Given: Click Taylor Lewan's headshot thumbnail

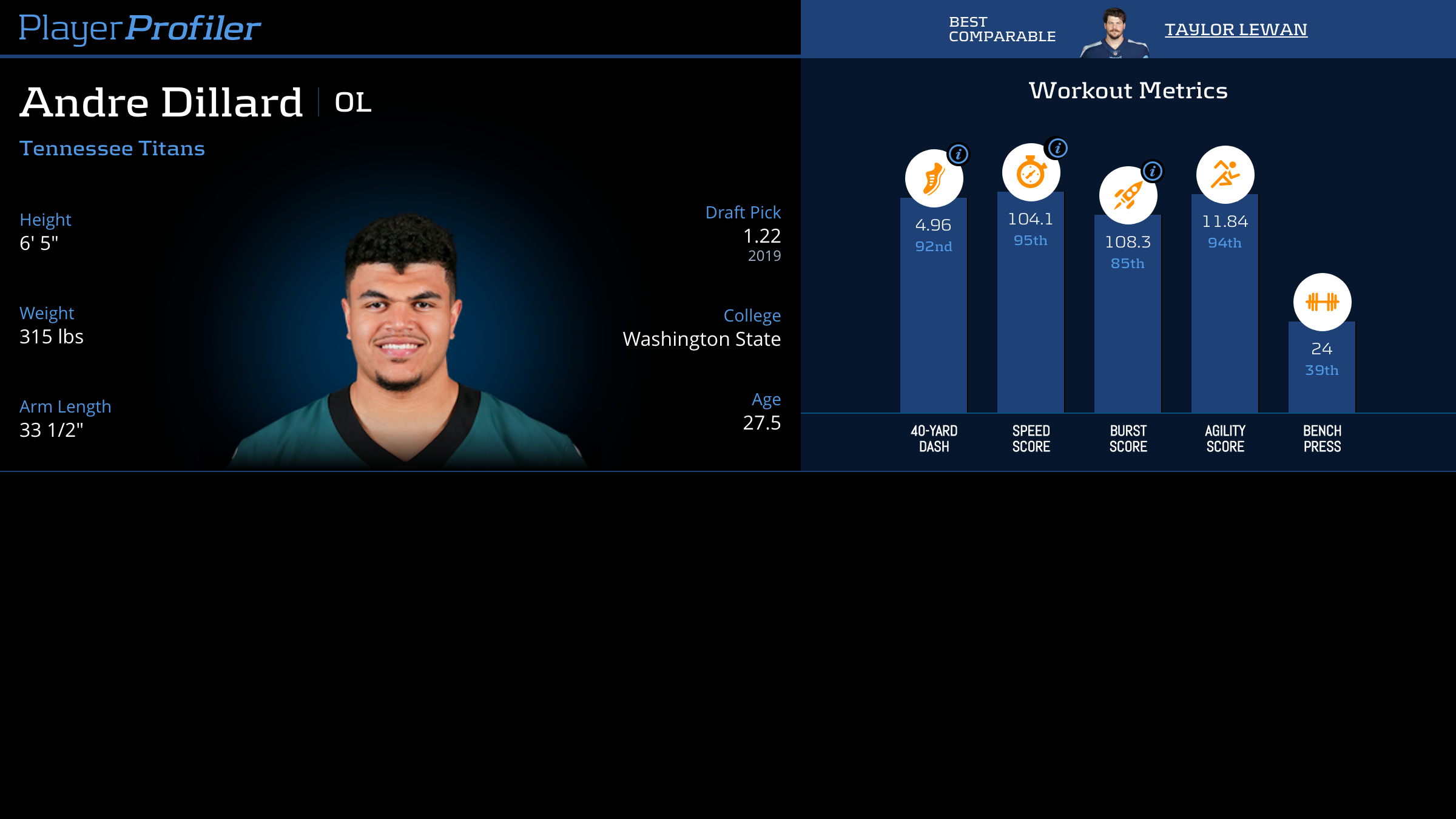Looking at the screenshot, I should pos(1114,33).
